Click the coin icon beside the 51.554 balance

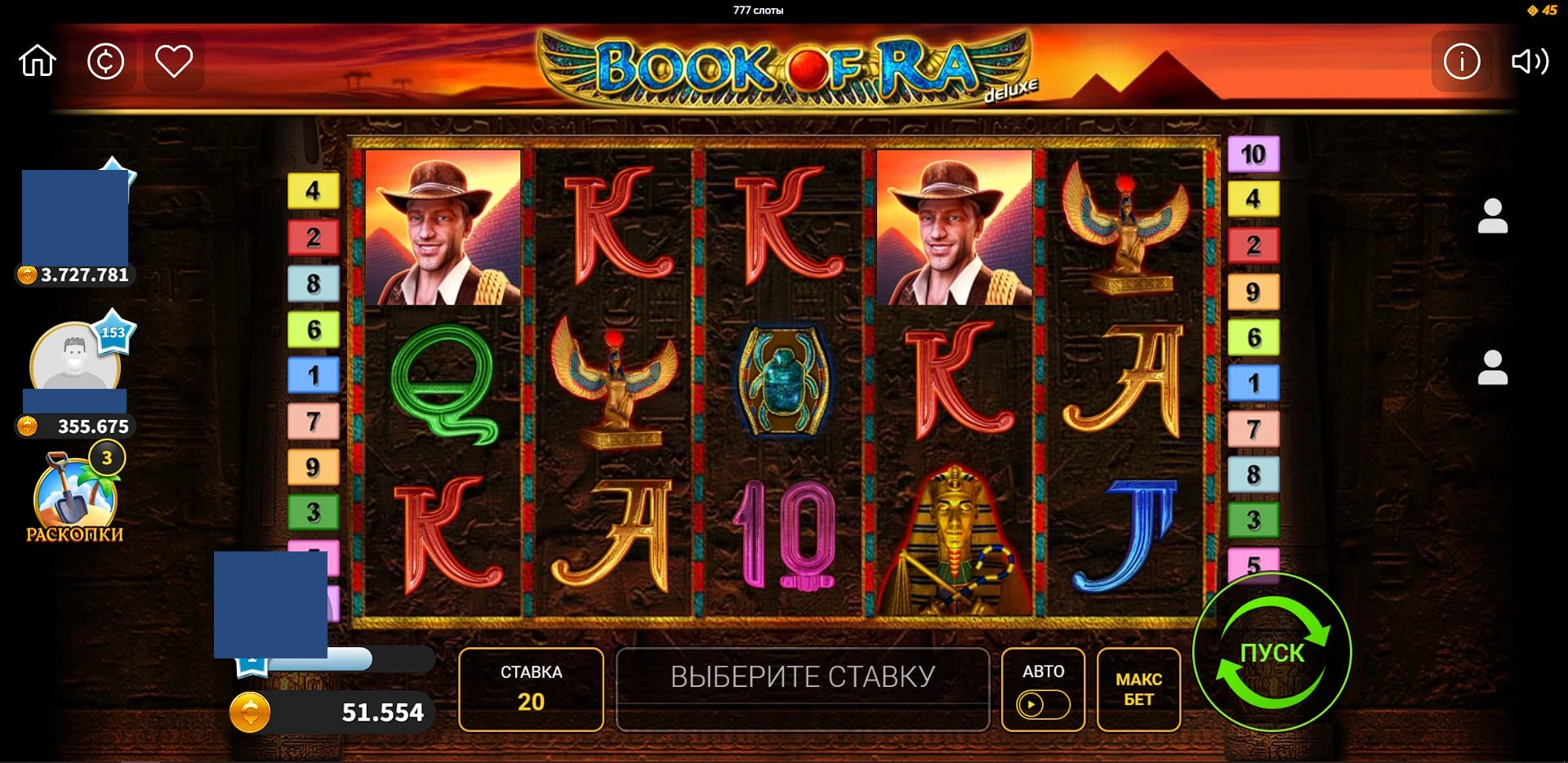(x=250, y=712)
